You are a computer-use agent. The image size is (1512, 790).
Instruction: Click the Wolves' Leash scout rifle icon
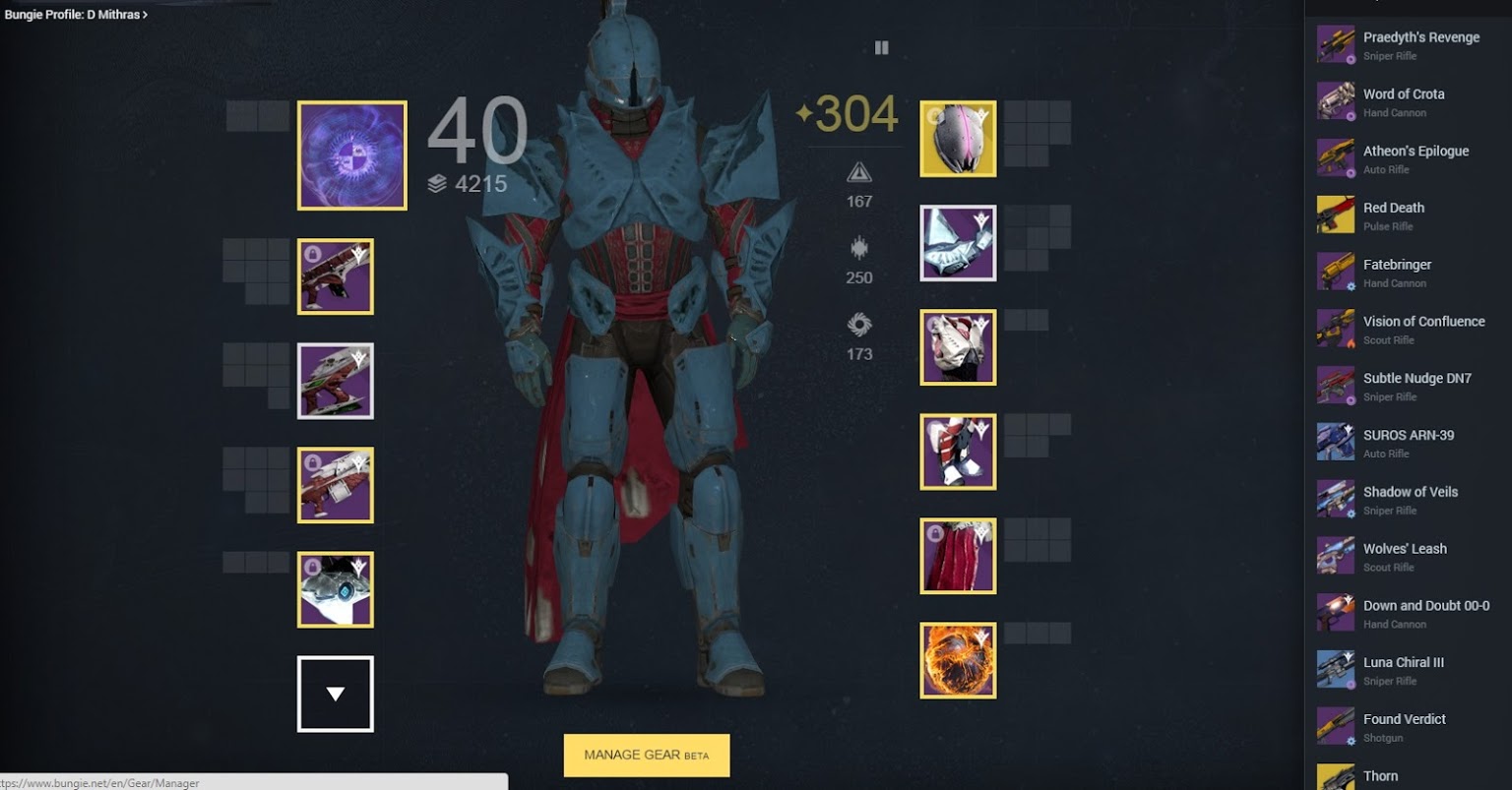click(1335, 555)
